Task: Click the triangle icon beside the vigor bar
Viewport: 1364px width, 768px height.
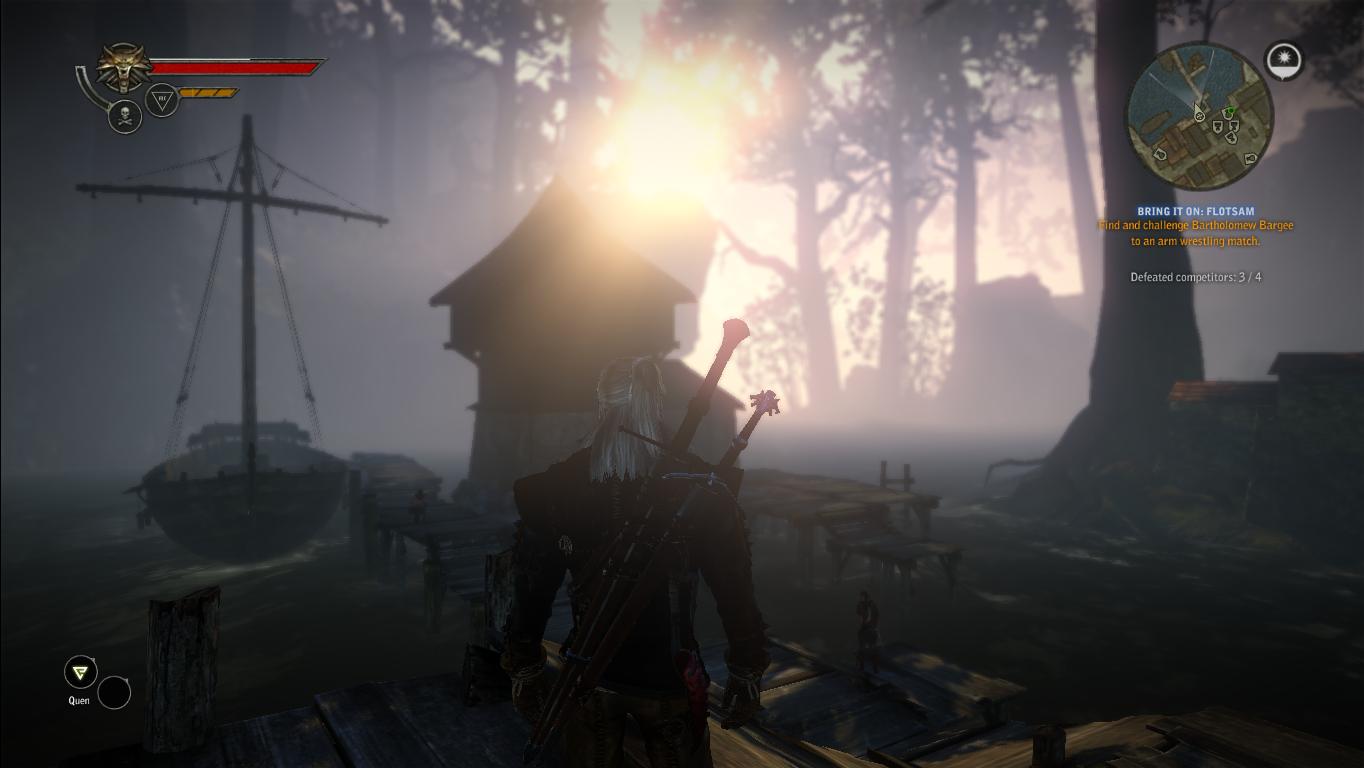Action: click(x=162, y=99)
